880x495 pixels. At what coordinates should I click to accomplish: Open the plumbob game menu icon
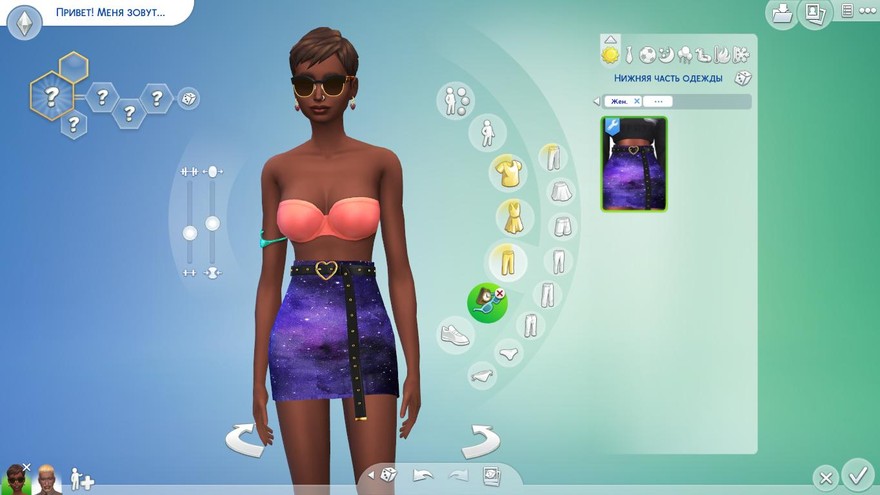point(25,22)
